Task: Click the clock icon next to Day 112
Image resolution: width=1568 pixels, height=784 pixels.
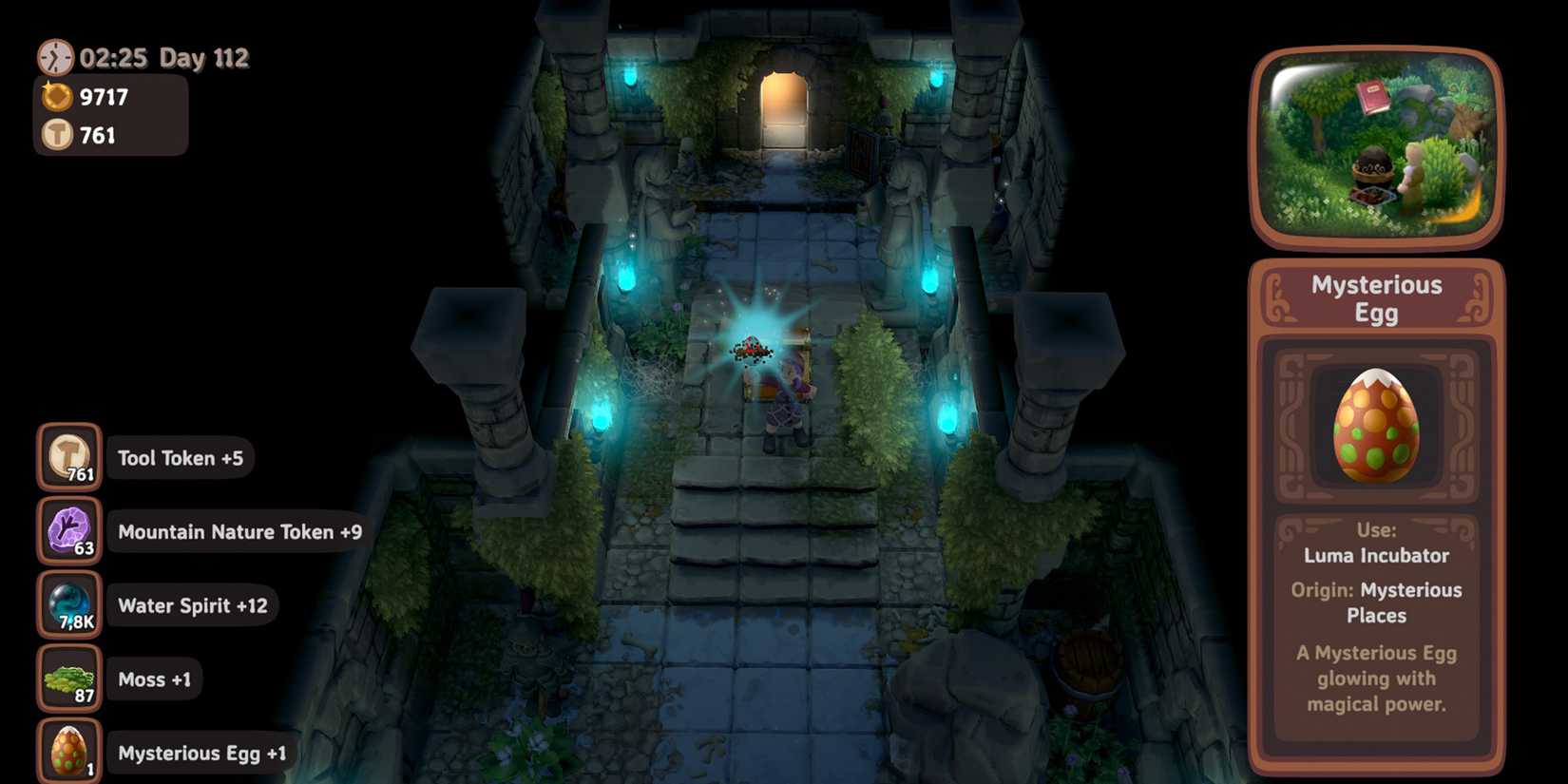Action: pyautogui.click(x=54, y=57)
